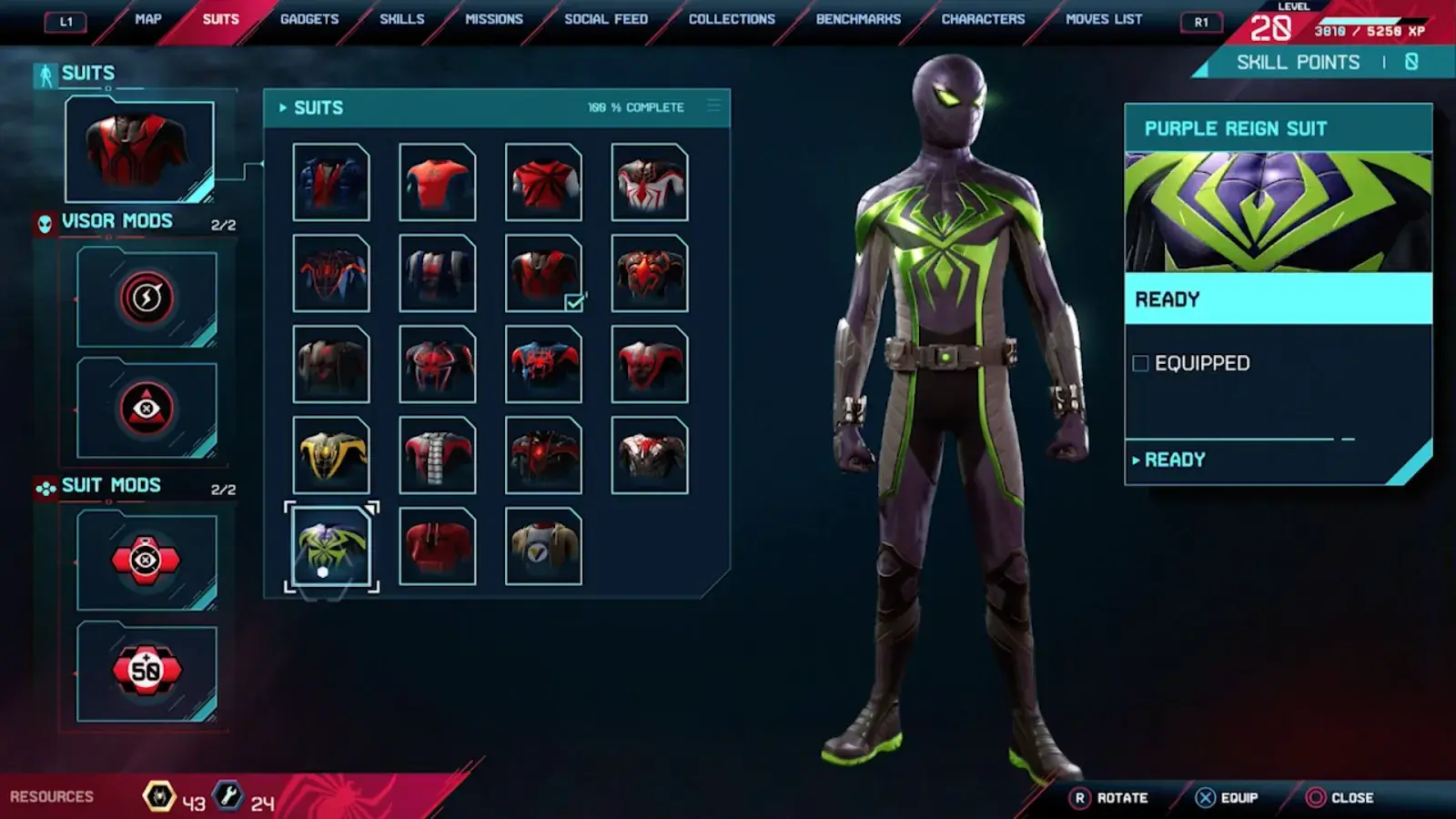This screenshot has height=819, width=1456.
Task: Choose the red hoodie suit thumbnail
Action: pyautogui.click(x=438, y=546)
